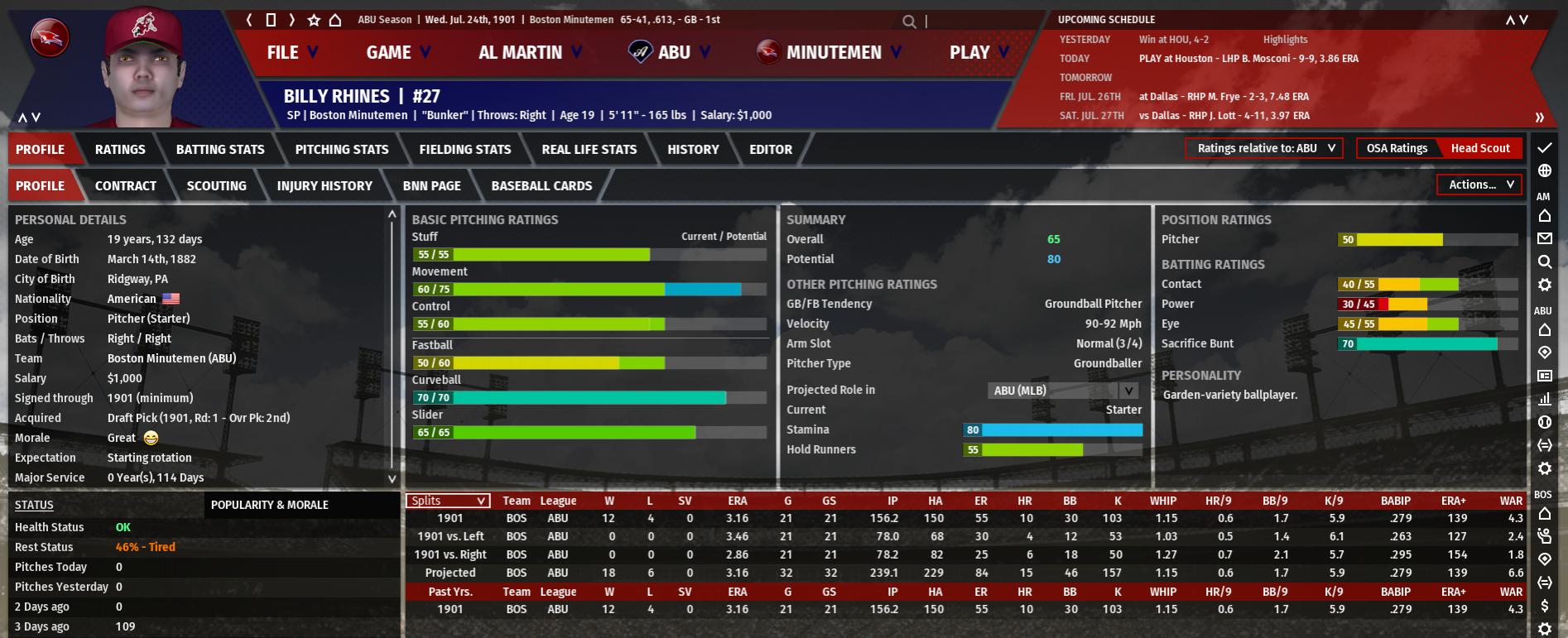The height and width of the screenshot is (638, 1568).
Task: Open the Splits dropdown in stats table
Action: [448, 501]
